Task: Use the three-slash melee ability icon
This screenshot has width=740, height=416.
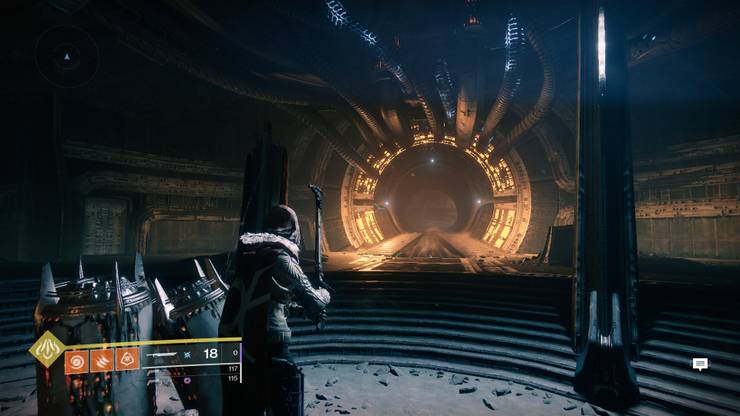Action: 103,359
